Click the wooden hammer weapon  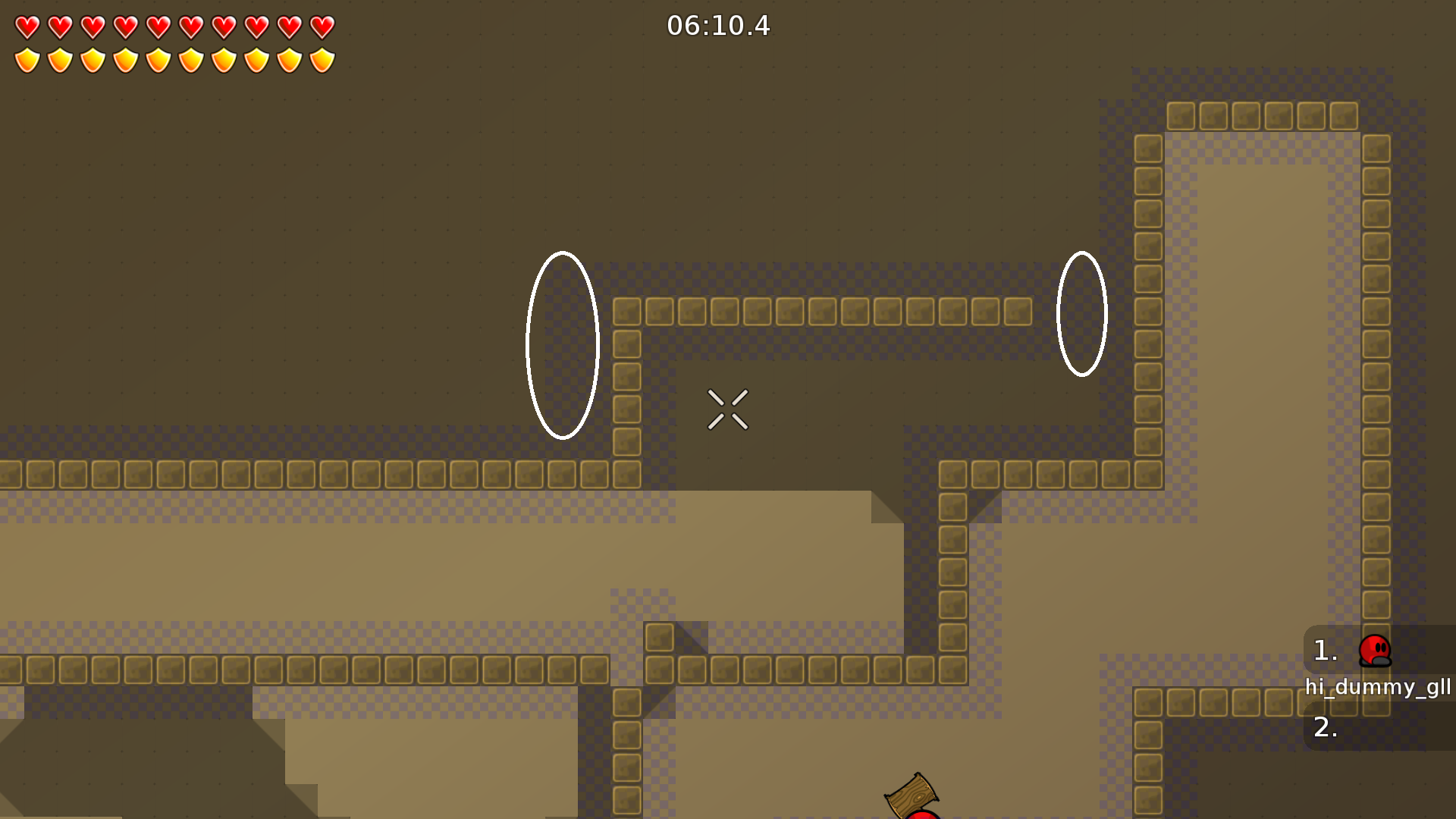(x=912, y=796)
